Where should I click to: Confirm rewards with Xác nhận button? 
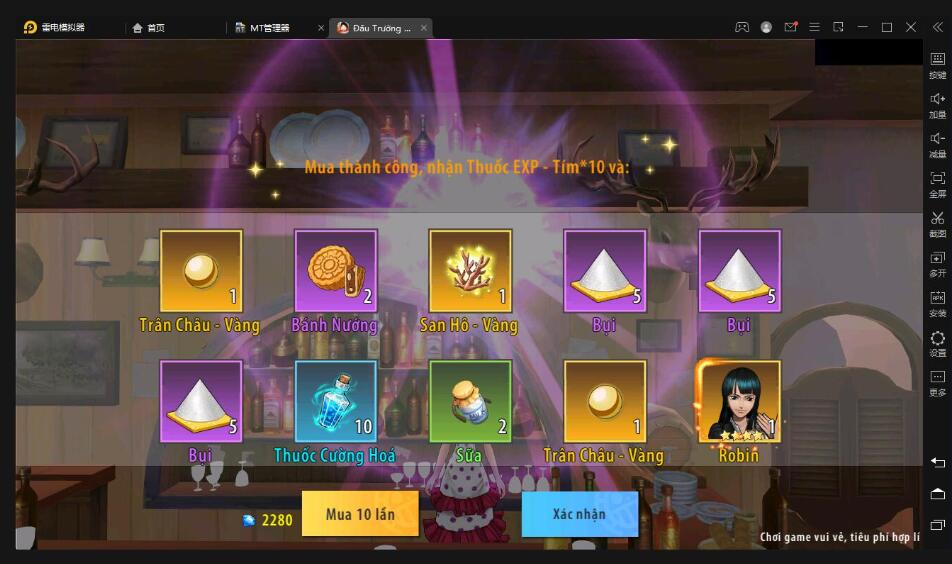click(x=579, y=514)
